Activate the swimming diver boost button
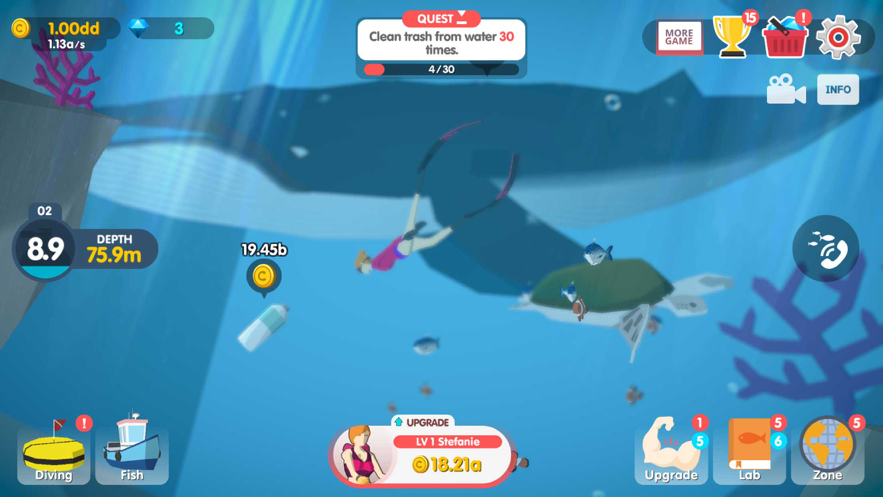This screenshot has height=497, width=883. pyautogui.click(x=825, y=248)
